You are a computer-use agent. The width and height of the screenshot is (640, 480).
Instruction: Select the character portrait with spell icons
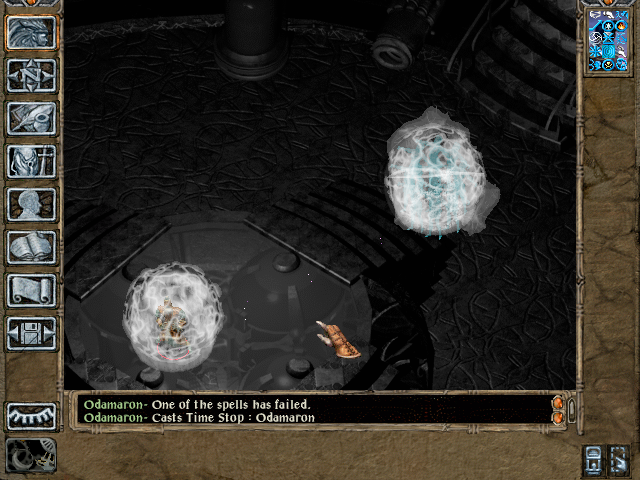click(x=609, y=42)
